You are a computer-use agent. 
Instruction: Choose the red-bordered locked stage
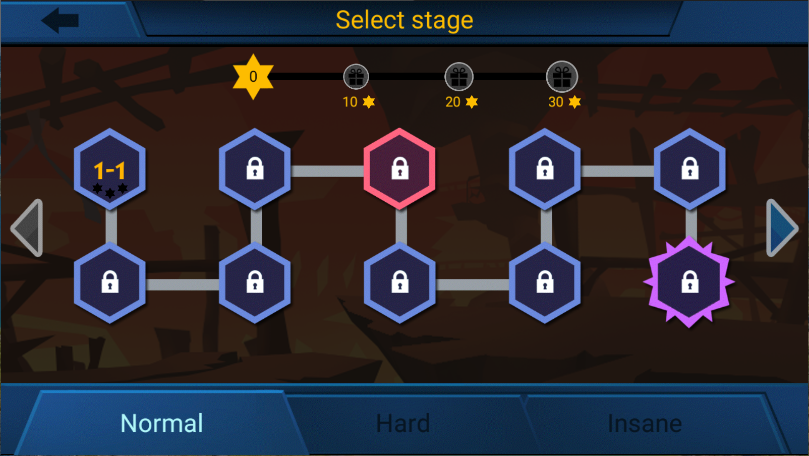pyautogui.click(x=400, y=167)
